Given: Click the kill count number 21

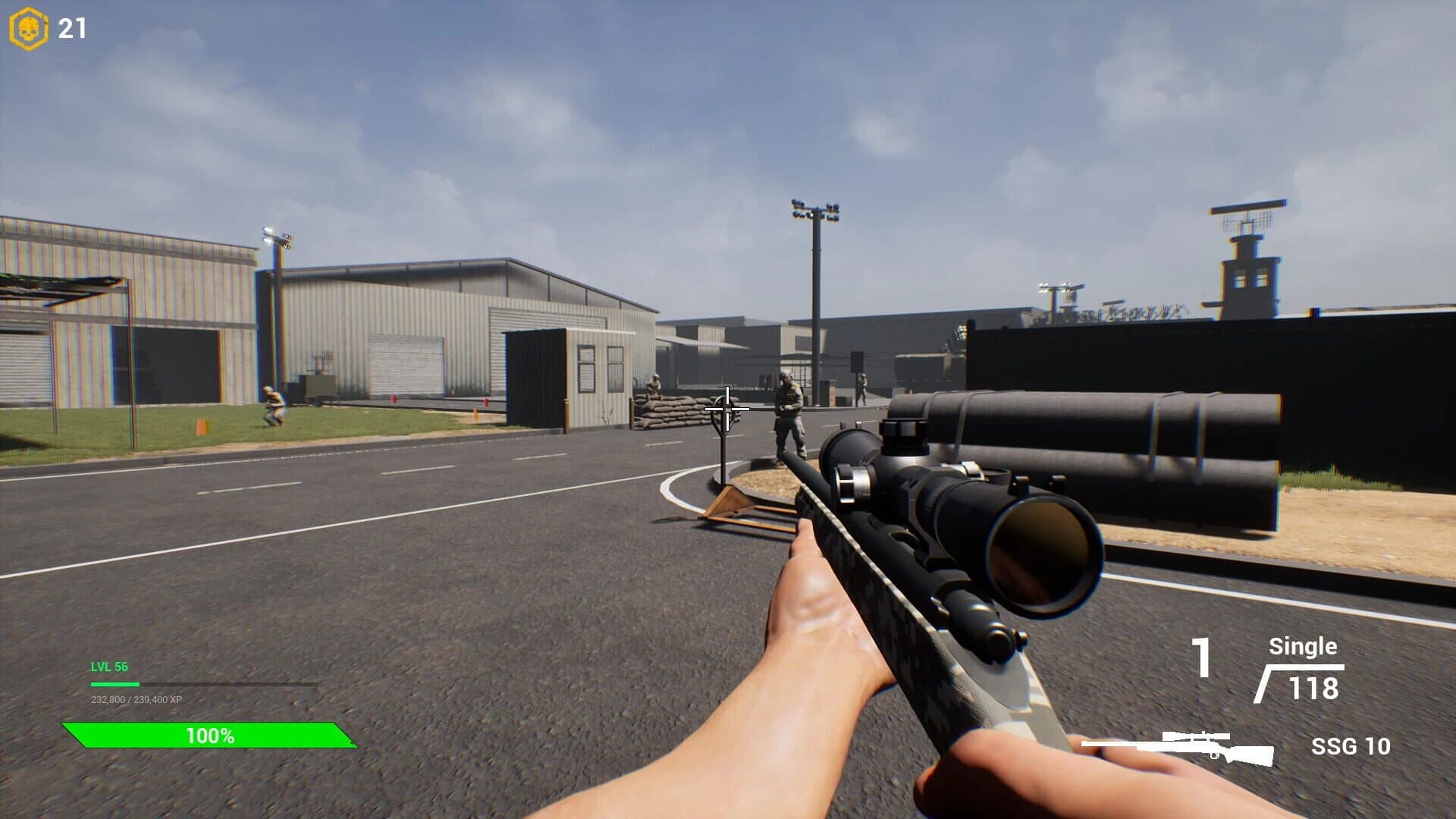Looking at the screenshot, I should click(x=68, y=27).
